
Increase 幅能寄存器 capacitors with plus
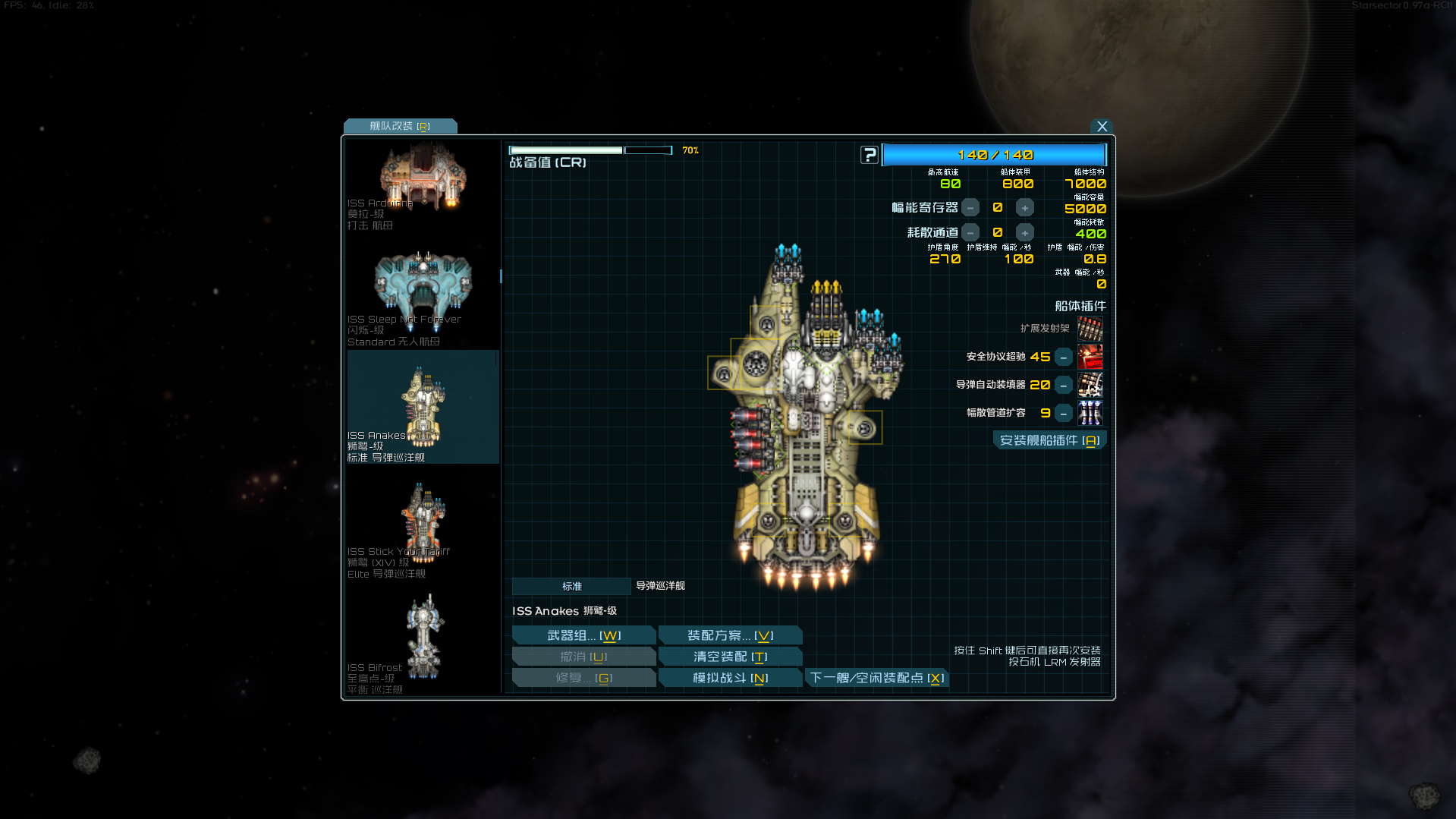[1024, 208]
